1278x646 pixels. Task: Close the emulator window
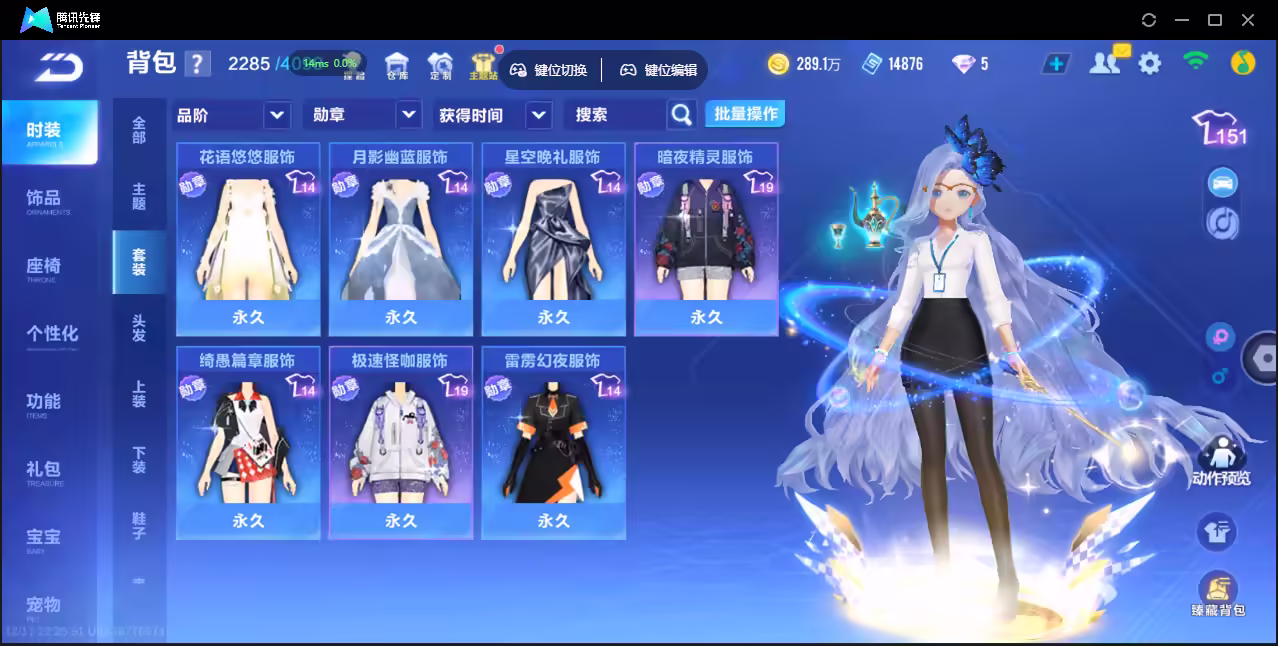point(1248,20)
